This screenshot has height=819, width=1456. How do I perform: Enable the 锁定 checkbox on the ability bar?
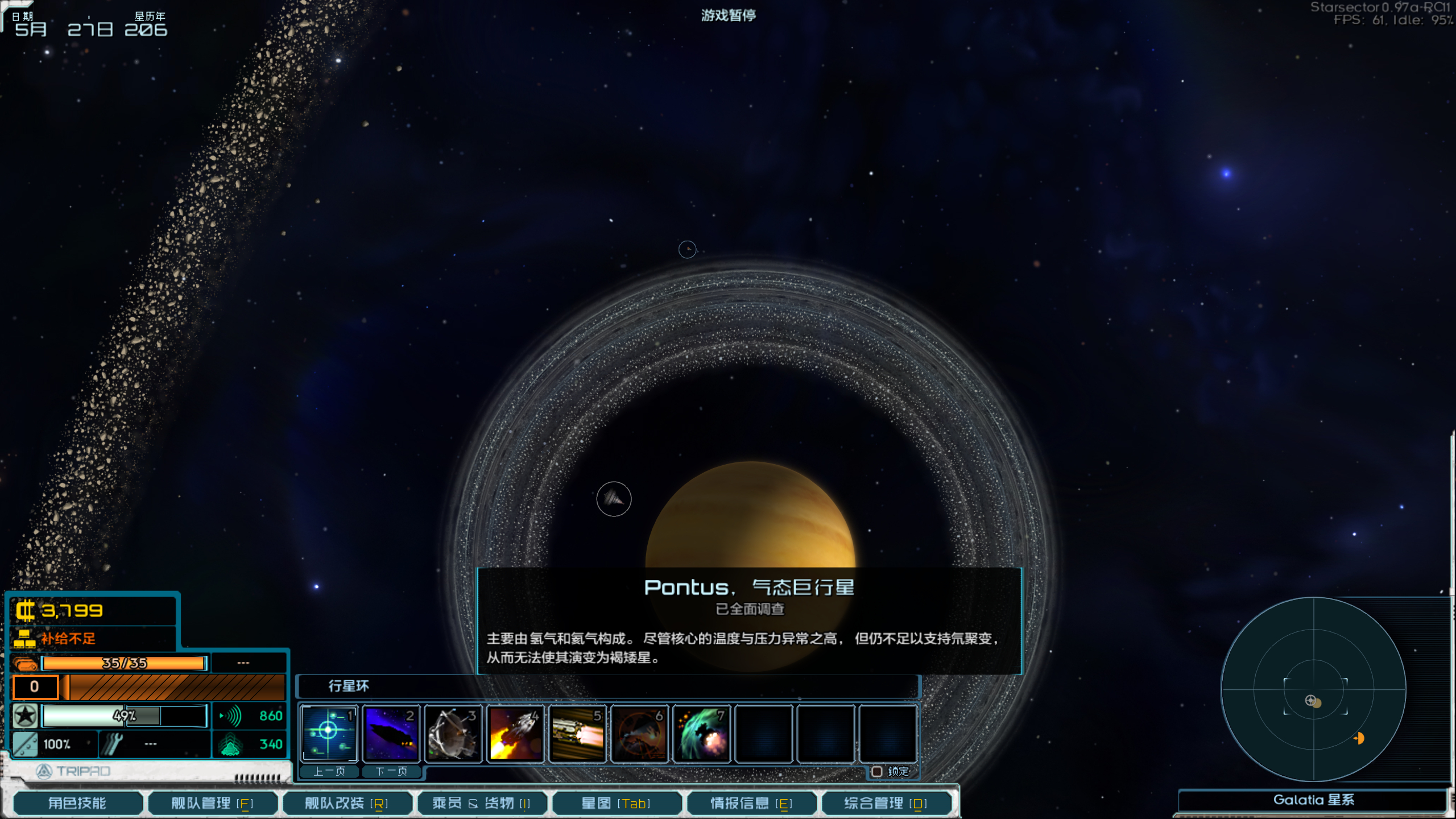click(x=876, y=773)
